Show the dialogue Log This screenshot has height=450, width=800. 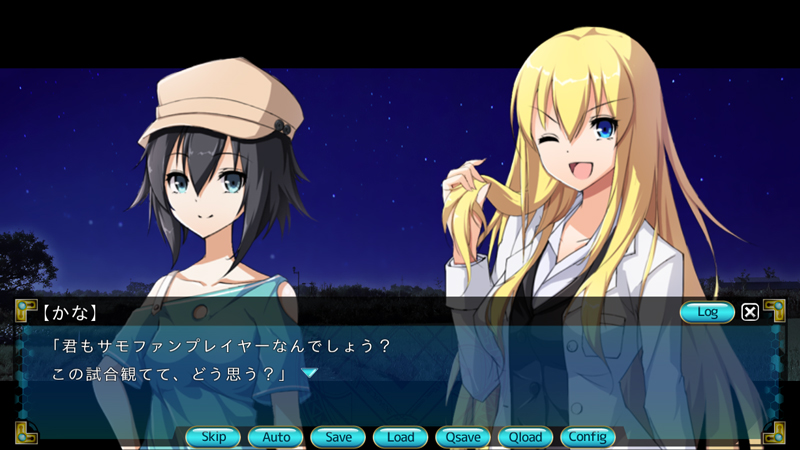point(707,312)
